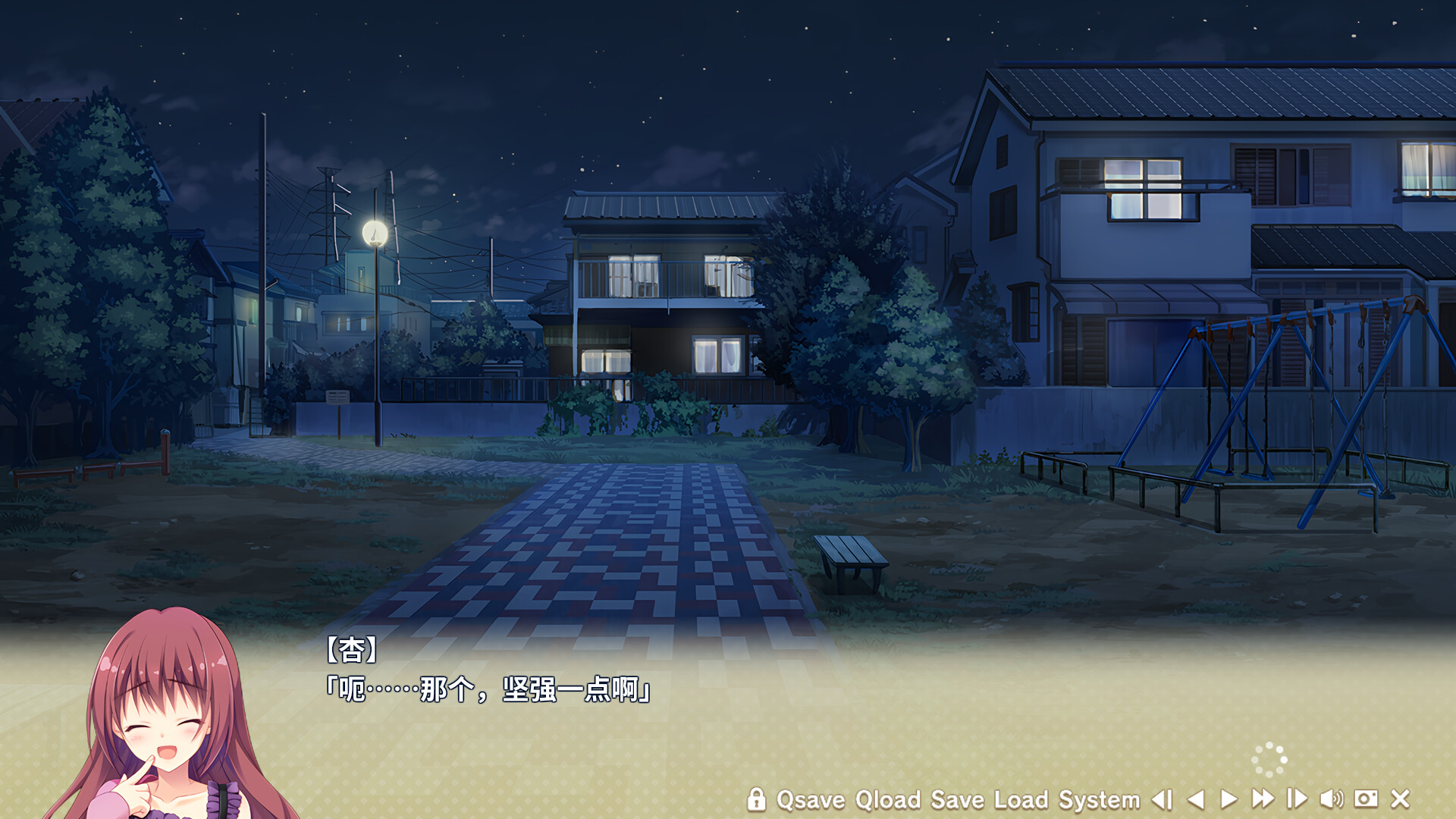Image resolution: width=1456 pixels, height=819 pixels.
Task: Hide the text window with X
Action: 1400,799
